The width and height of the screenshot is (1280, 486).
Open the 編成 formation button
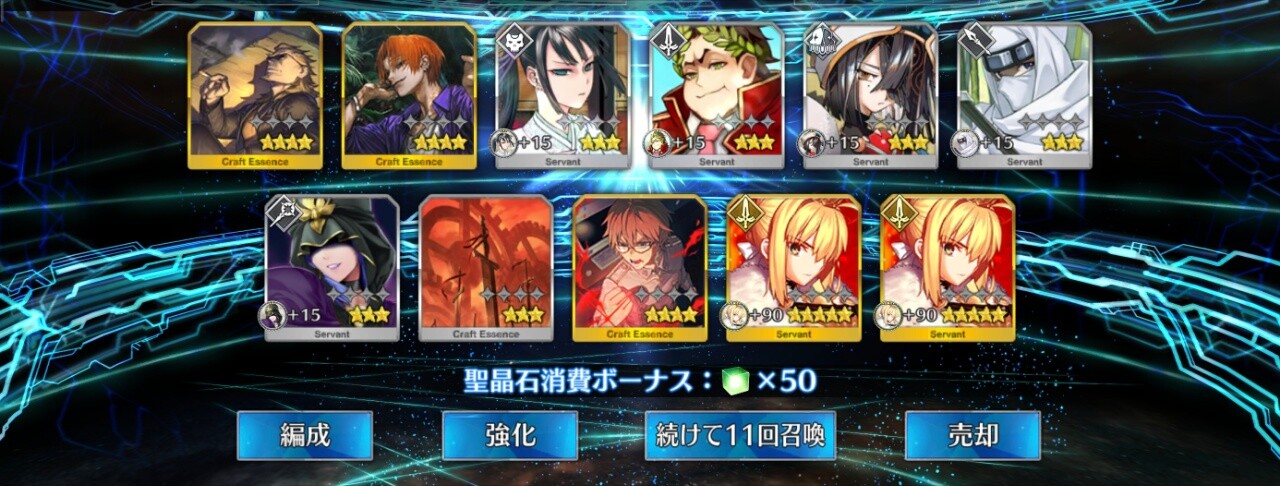tap(304, 435)
